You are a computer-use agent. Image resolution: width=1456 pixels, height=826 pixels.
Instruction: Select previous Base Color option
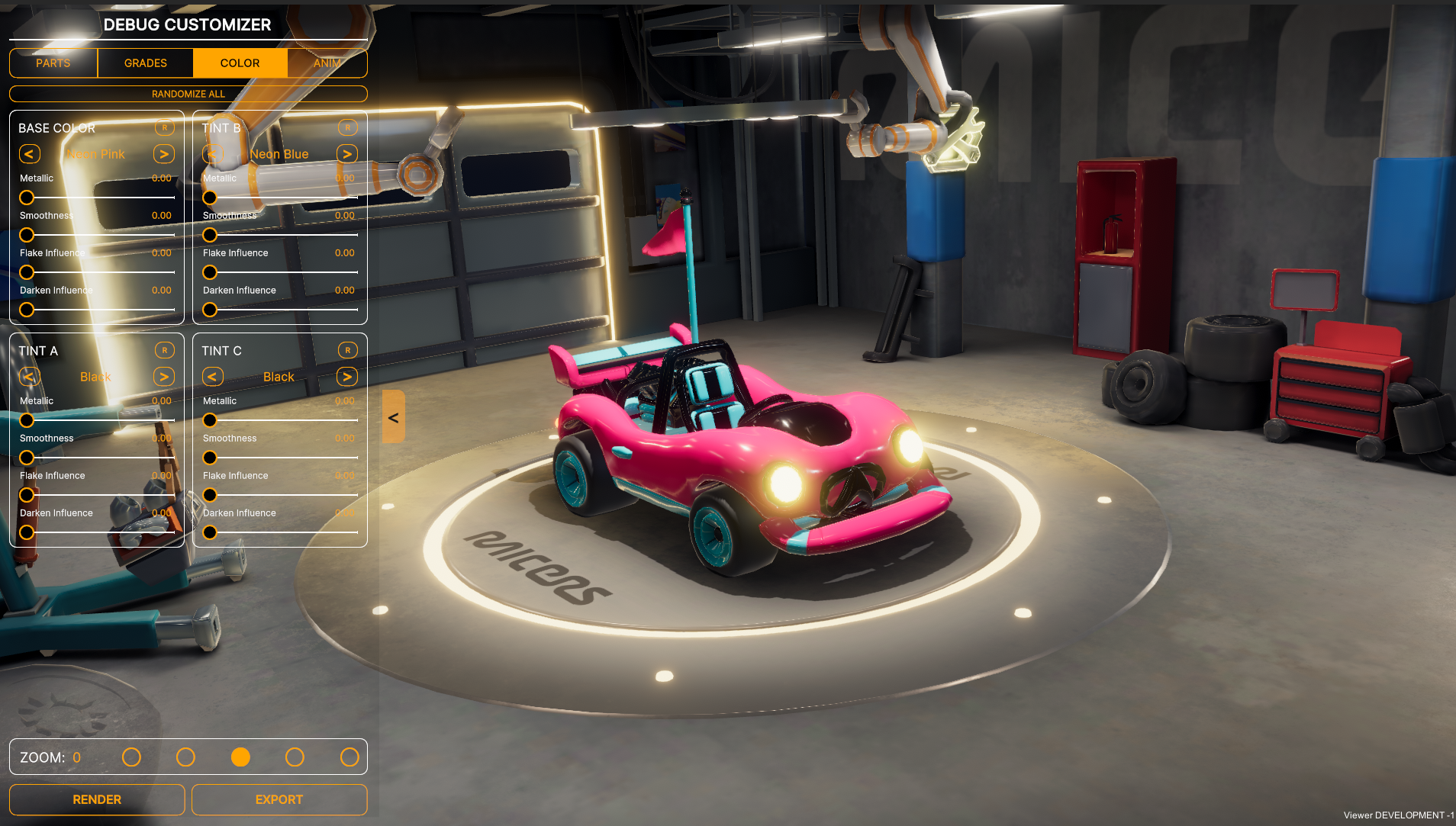[x=30, y=154]
